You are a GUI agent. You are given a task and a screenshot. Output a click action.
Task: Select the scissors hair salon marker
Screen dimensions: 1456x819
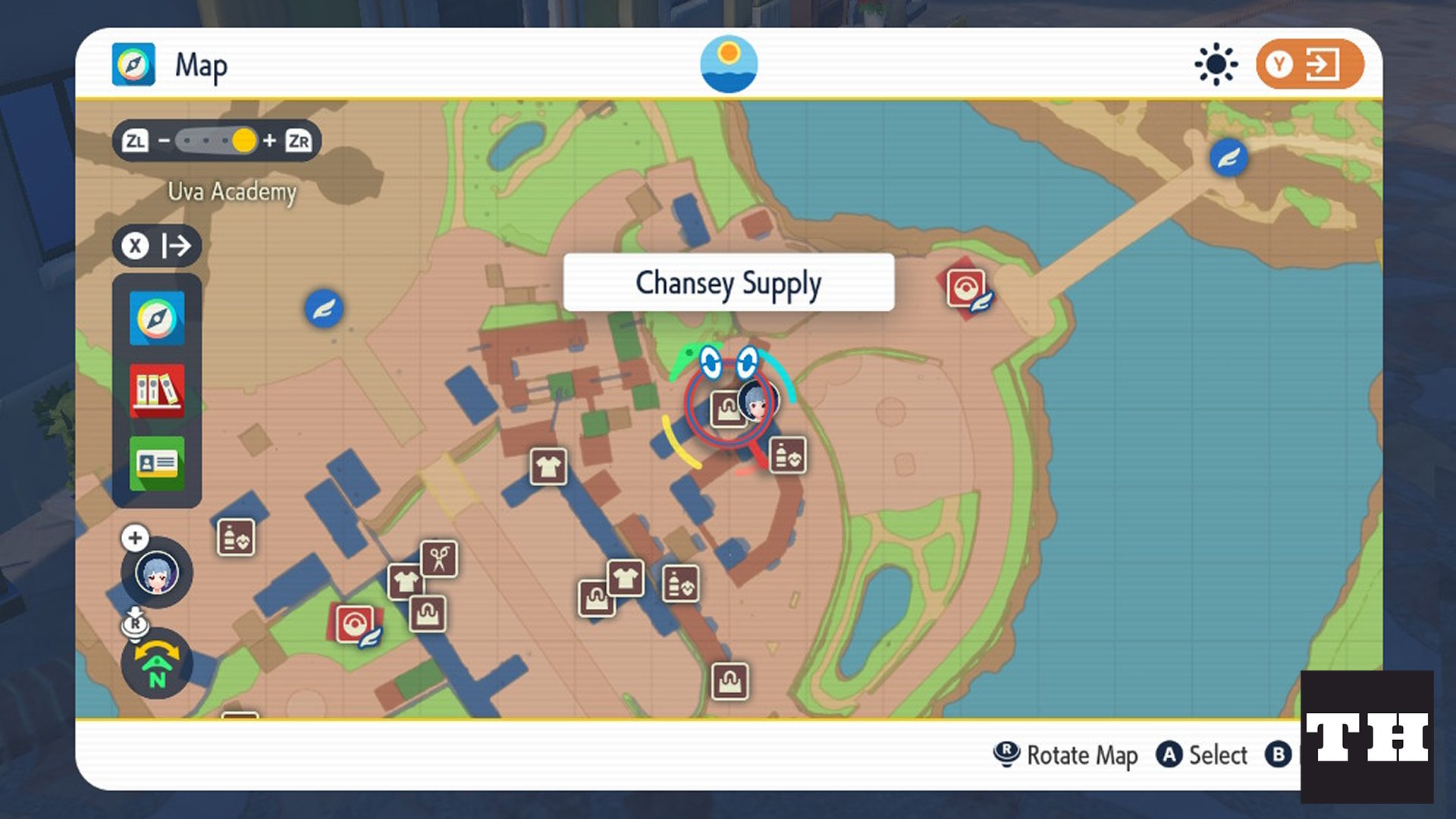(439, 560)
